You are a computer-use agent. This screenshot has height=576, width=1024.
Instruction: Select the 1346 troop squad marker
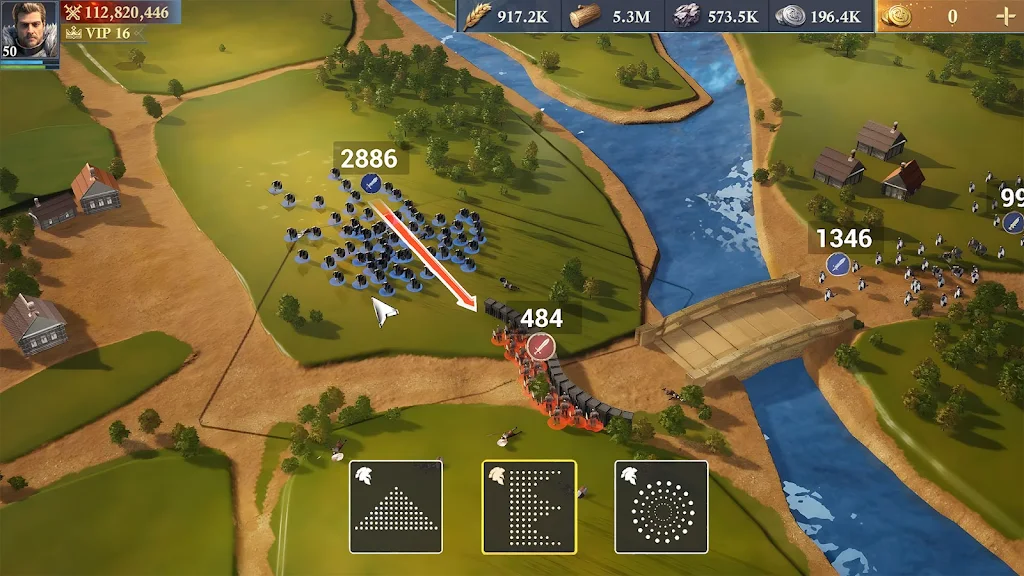coord(838,264)
